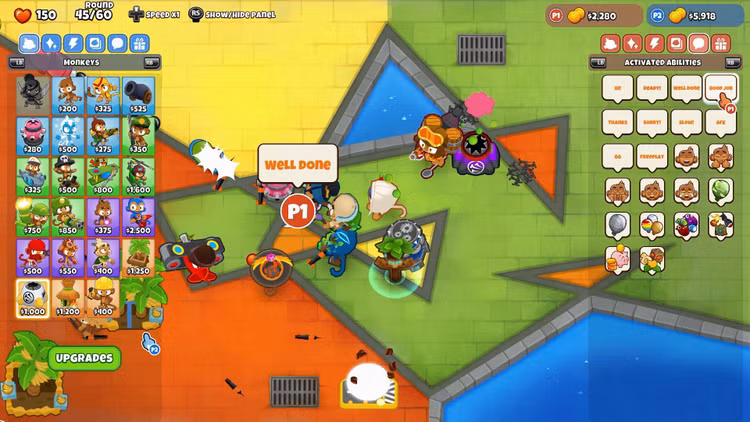Switch to the gift tab in Activated Abilities panel
The height and width of the screenshot is (422, 750).
click(x=718, y=43)
